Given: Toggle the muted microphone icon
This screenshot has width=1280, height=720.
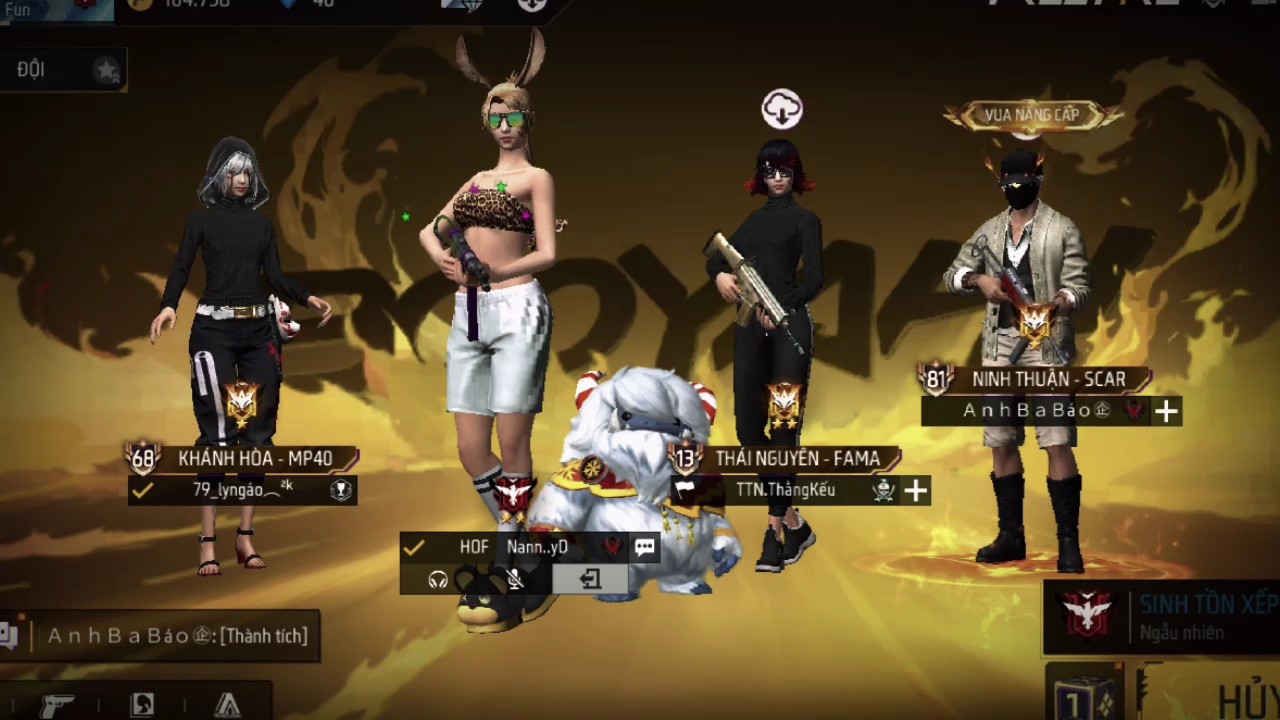Looking at the screenshot, I should click(x=515, y=579).
